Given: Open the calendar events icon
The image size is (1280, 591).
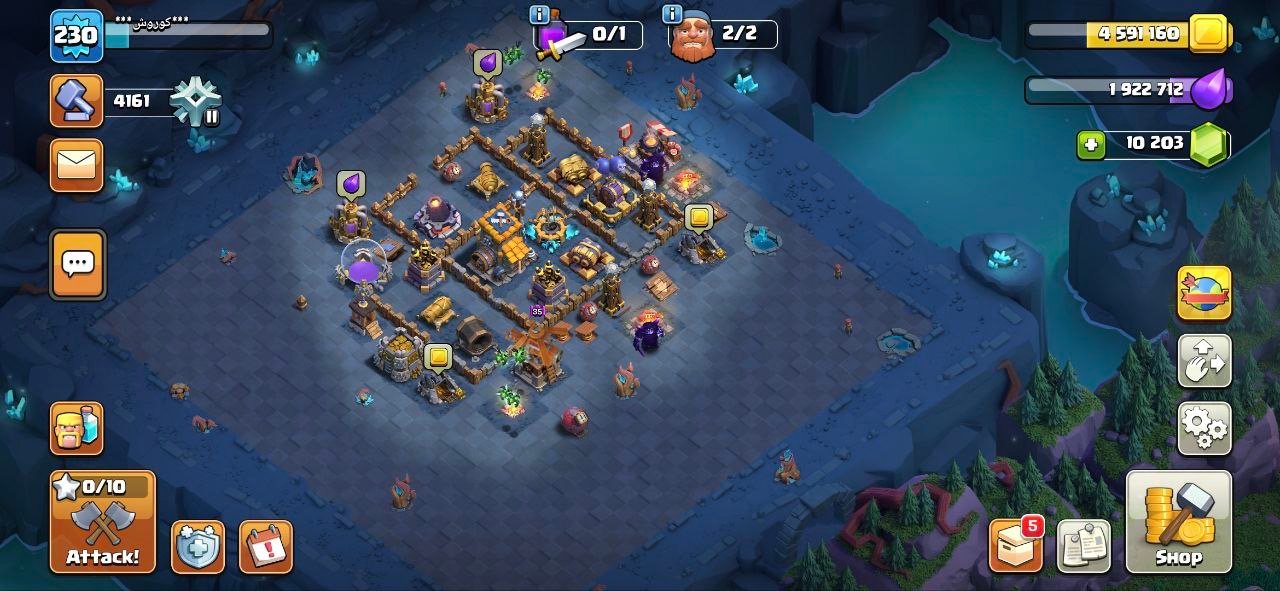Looking at the screenshot, I should coord(265,547).
